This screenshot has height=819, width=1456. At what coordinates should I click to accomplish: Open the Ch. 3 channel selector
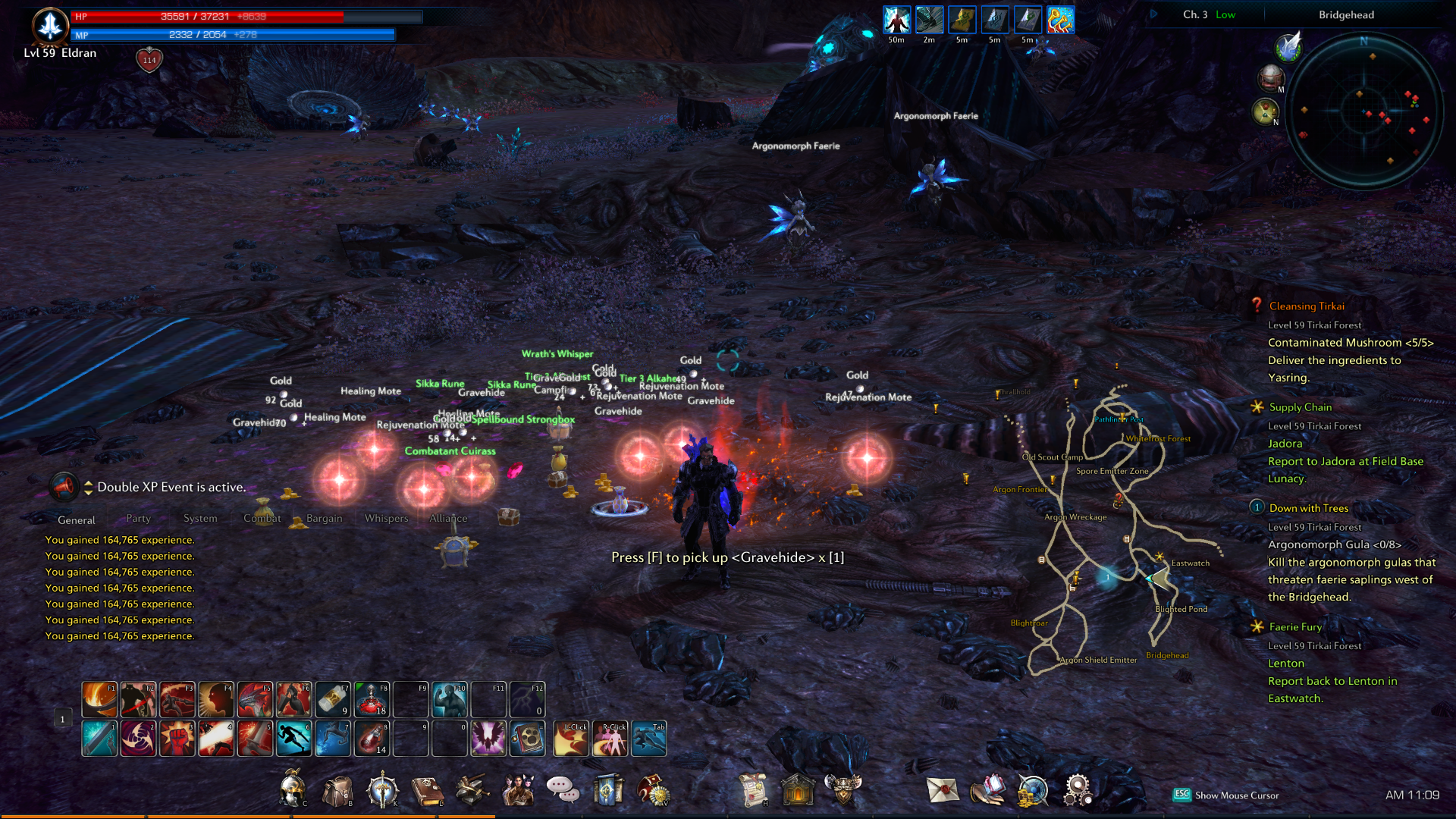[1195, 14]
